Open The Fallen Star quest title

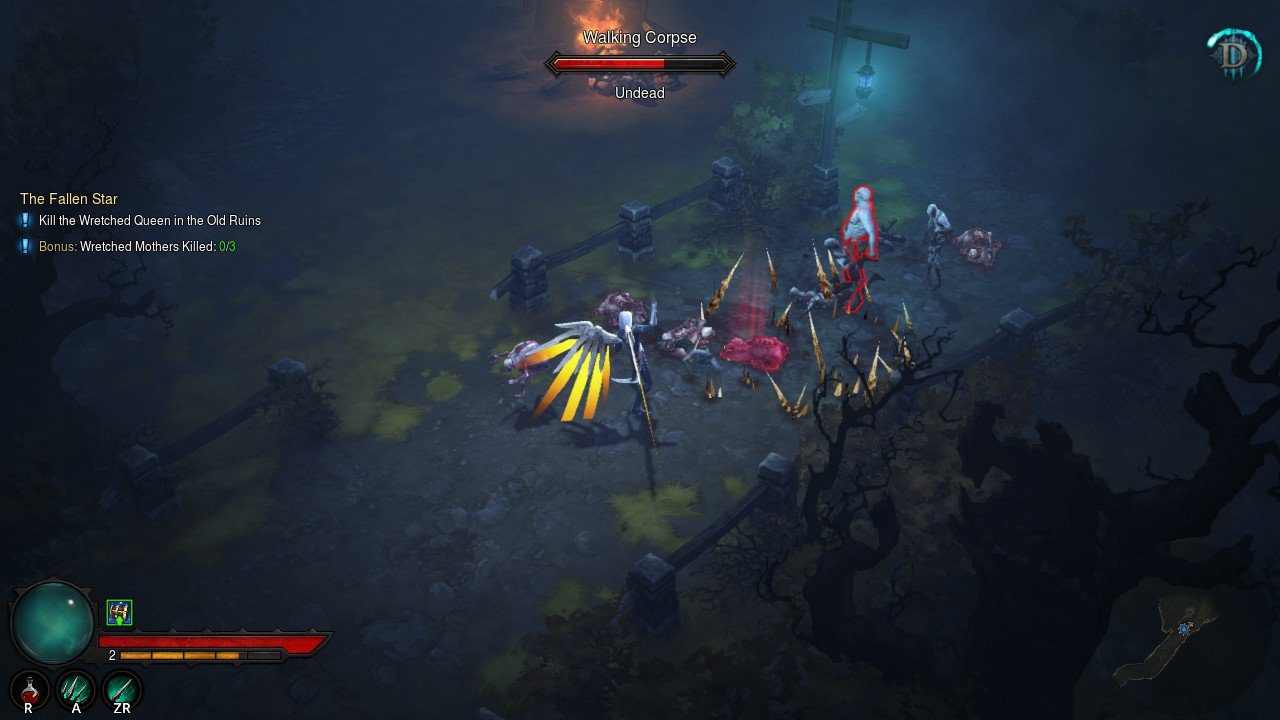(69, 199)
